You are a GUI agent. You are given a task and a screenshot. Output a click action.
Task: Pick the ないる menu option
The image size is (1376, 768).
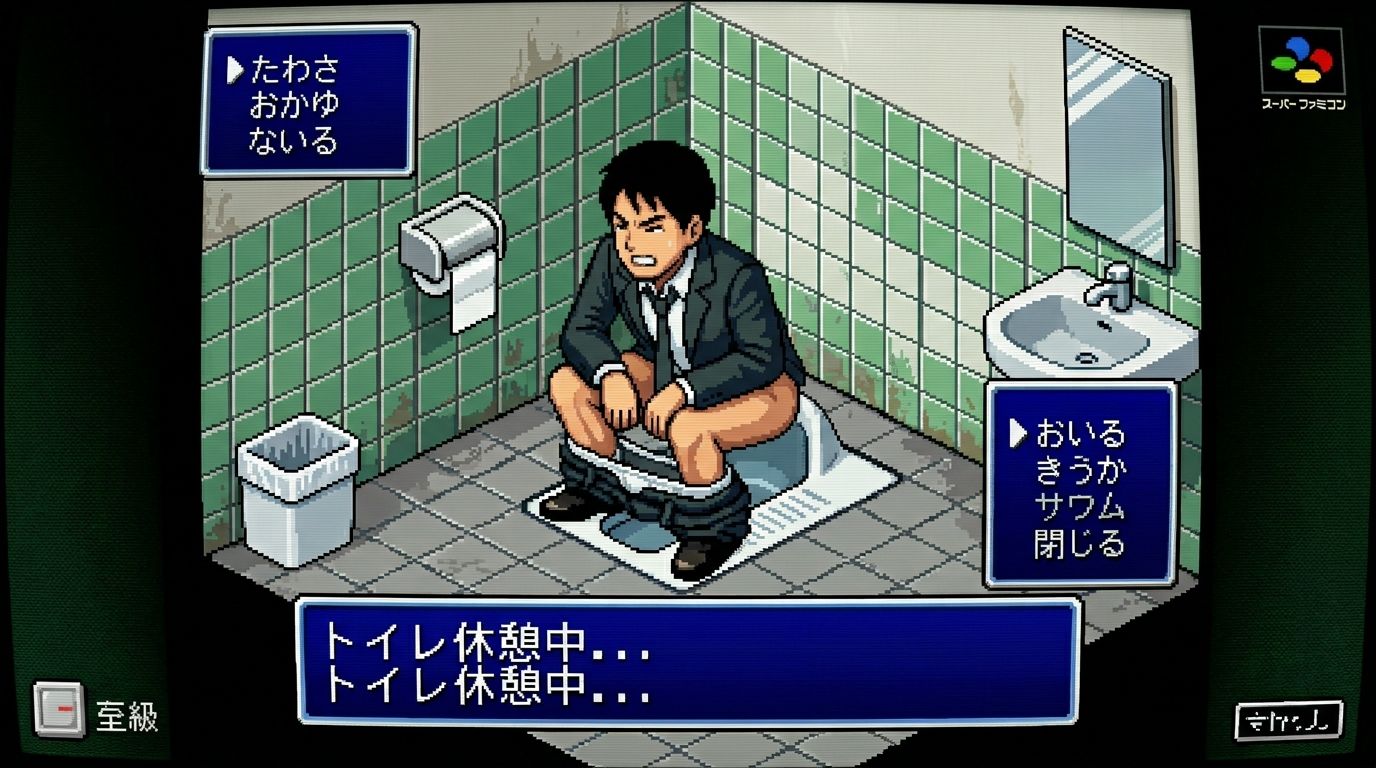click(295, 139)
